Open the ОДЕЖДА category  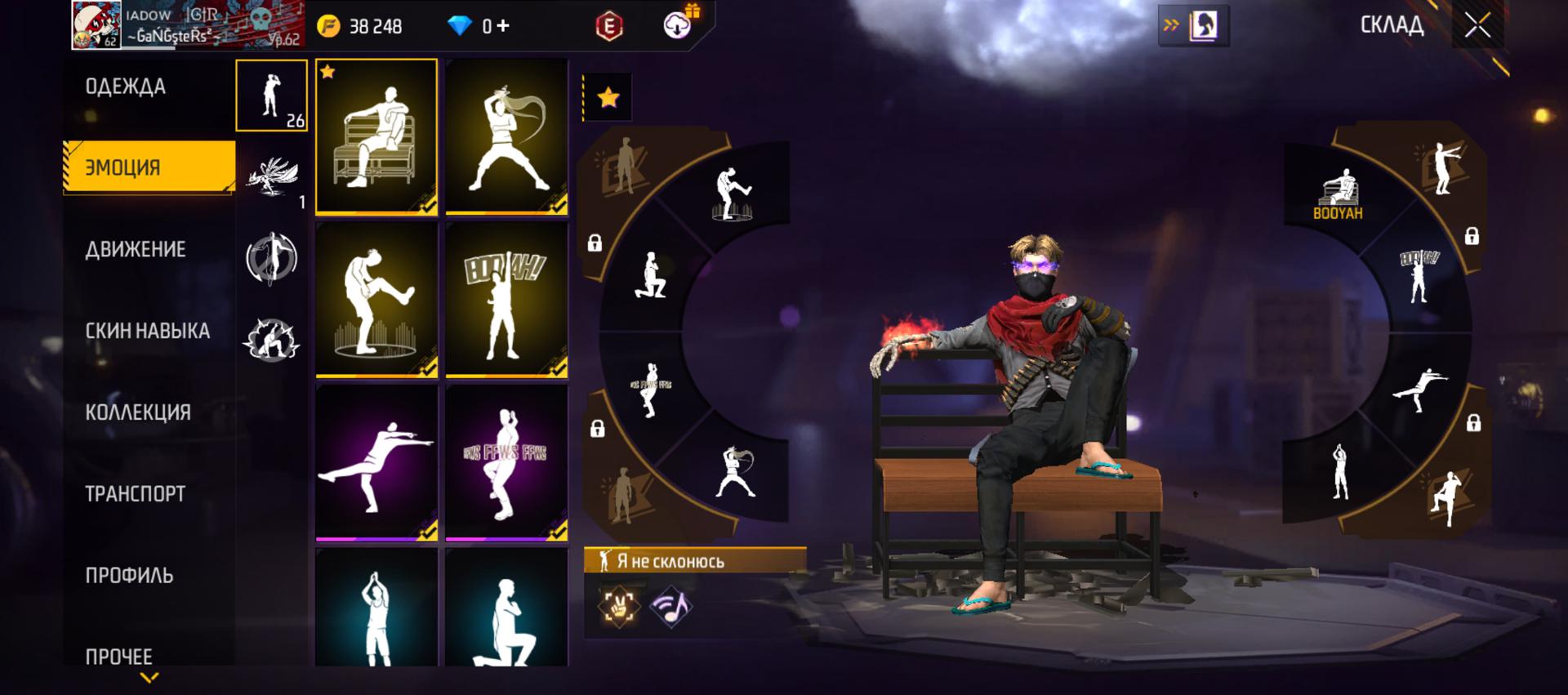(126, 87)
